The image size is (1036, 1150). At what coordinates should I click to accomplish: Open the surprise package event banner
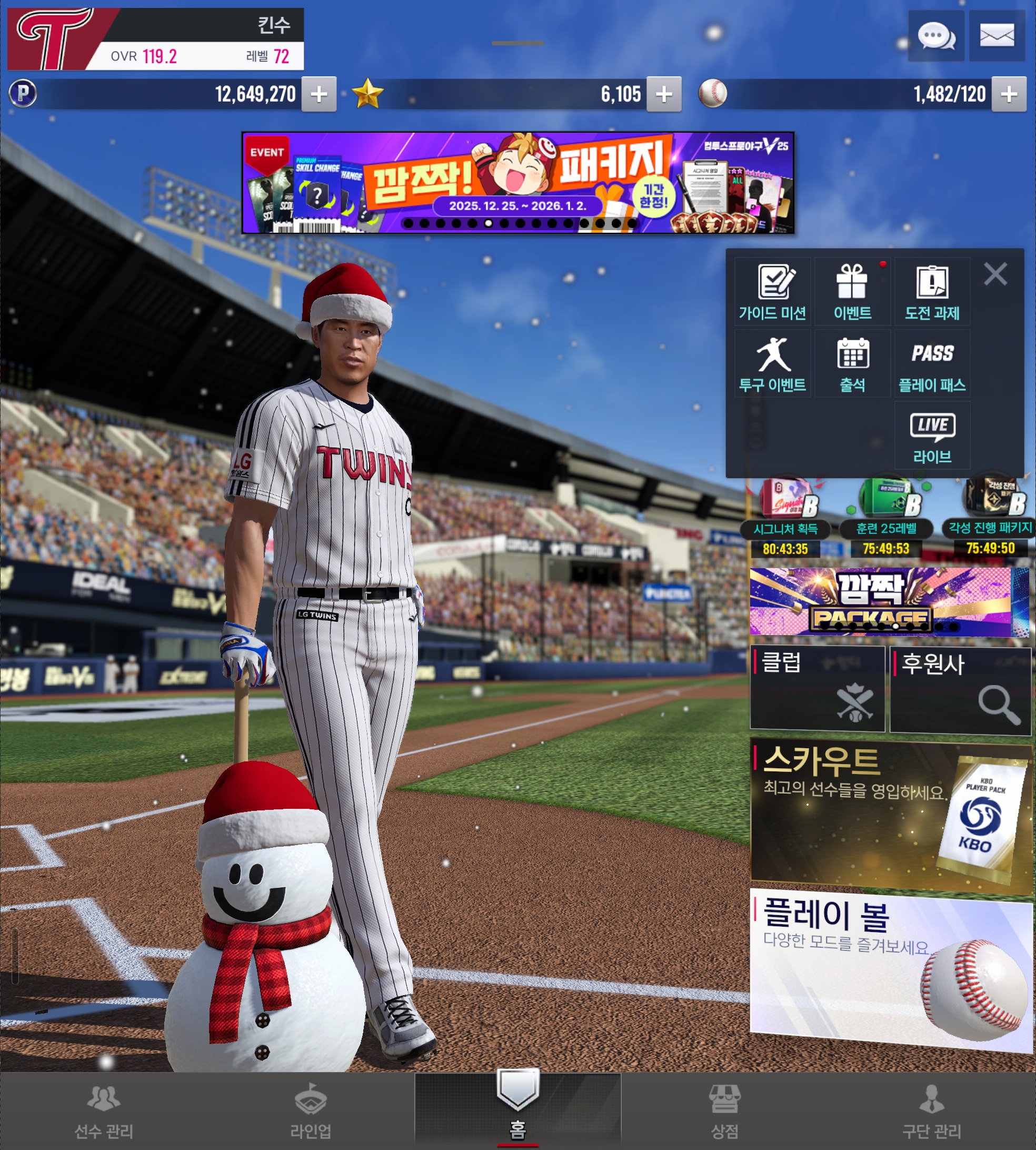click(x=517, y=183)
